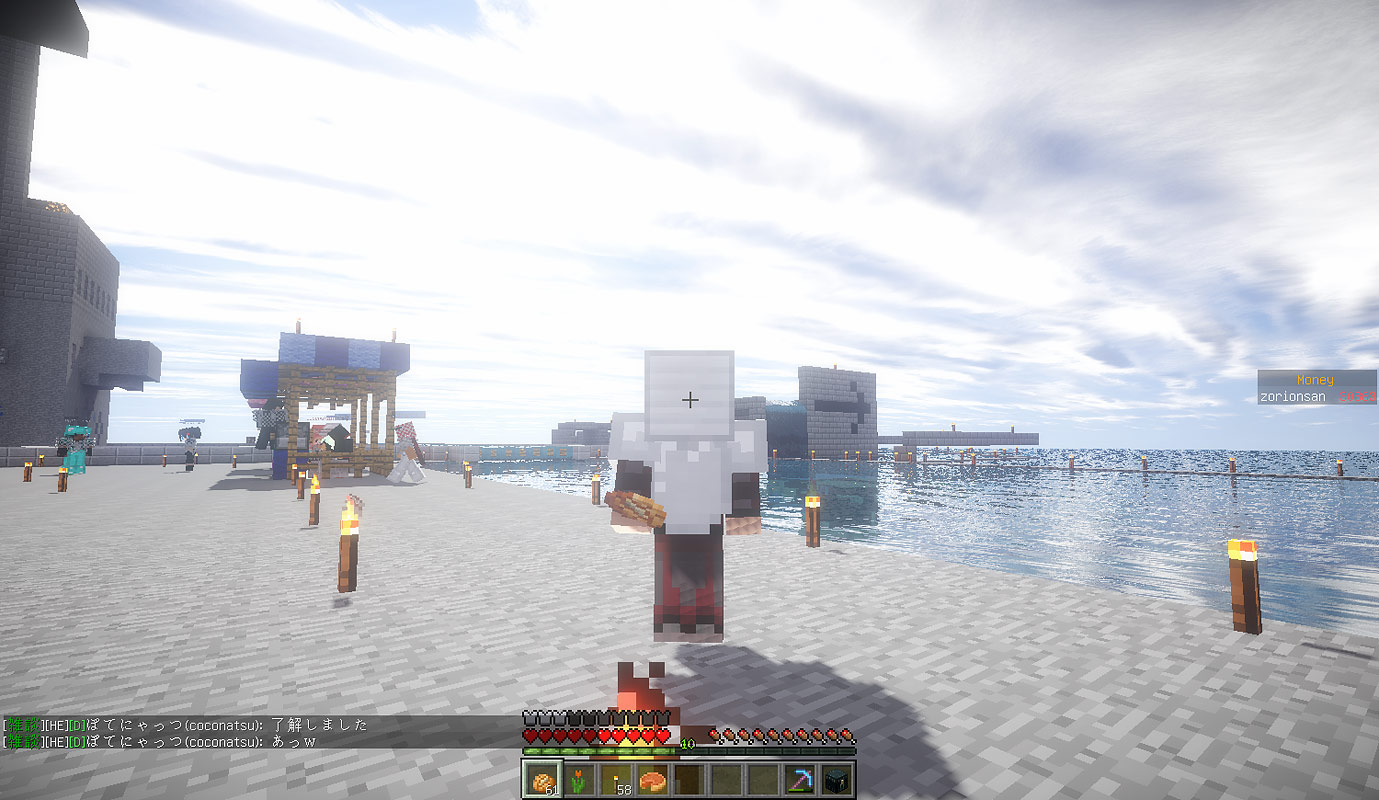This screenshot has width=1379, height=800.
Task: Select the pumpkin pie hotbar slot
Action: click(x=652, y=780)
